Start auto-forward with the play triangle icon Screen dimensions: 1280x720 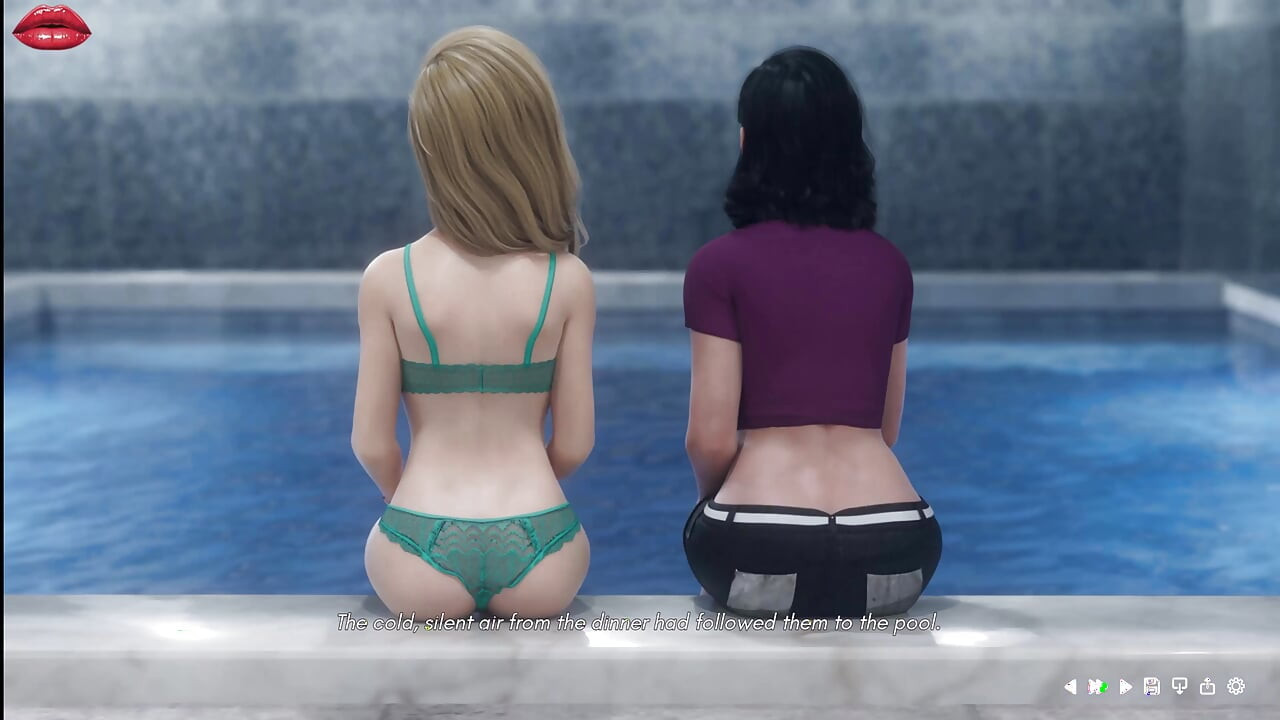(1126, 687)
